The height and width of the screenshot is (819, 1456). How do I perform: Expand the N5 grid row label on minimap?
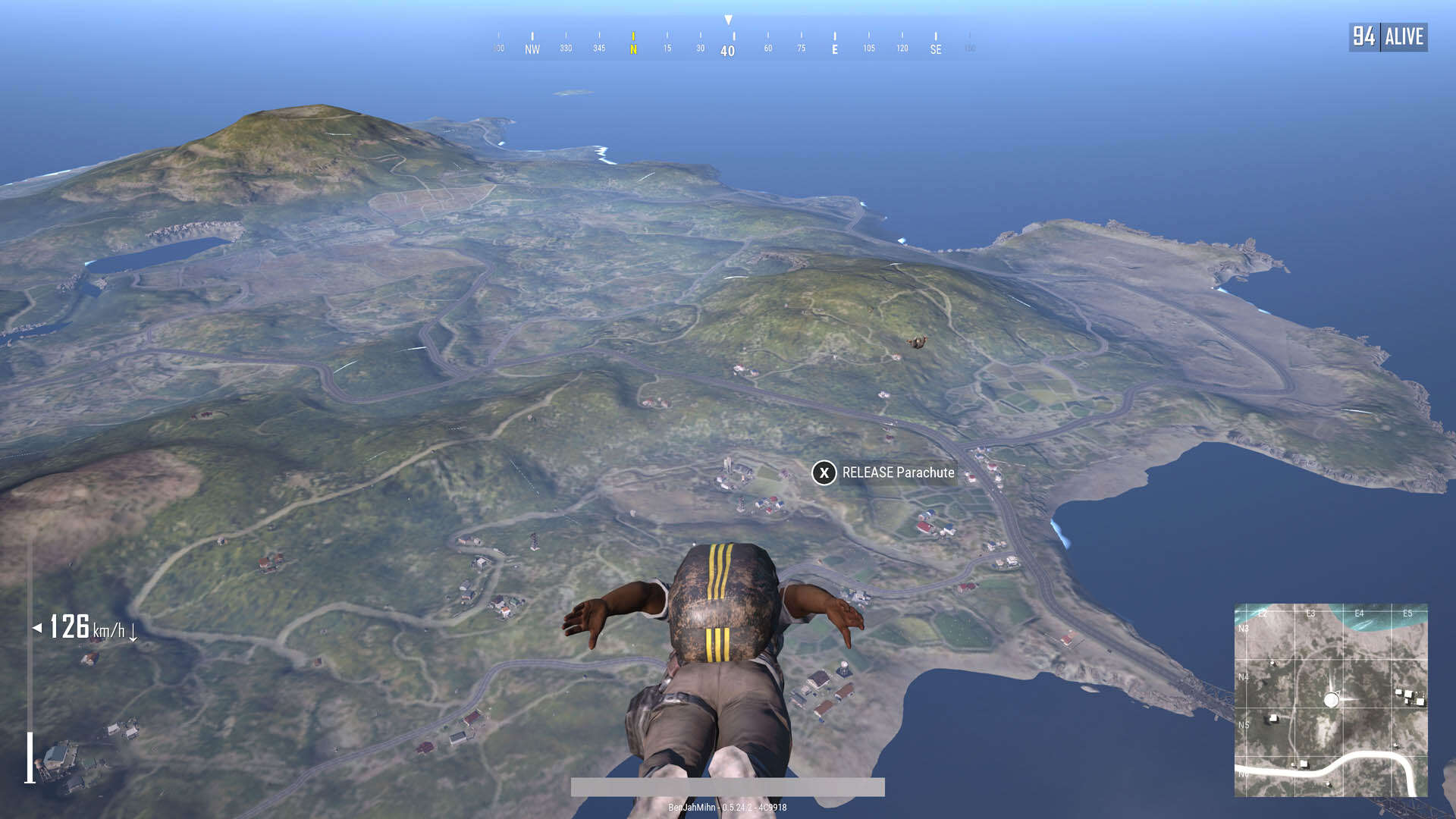point(1244,725)
